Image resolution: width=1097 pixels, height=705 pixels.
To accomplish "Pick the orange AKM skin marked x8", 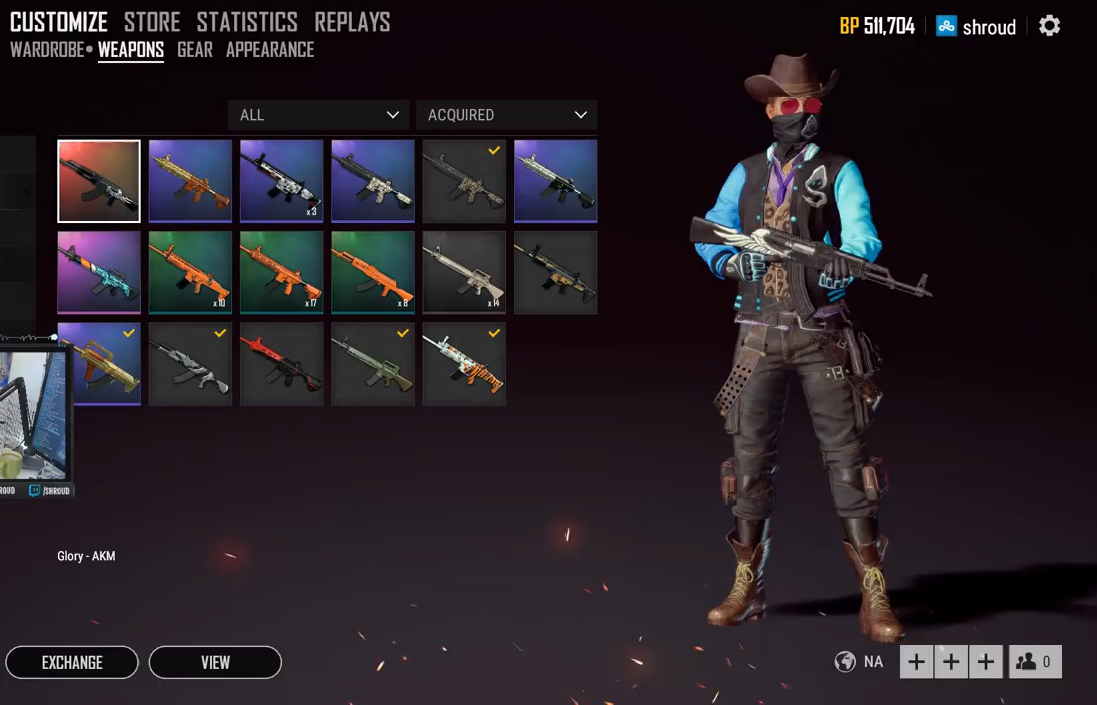I will (x=373, y=272).
